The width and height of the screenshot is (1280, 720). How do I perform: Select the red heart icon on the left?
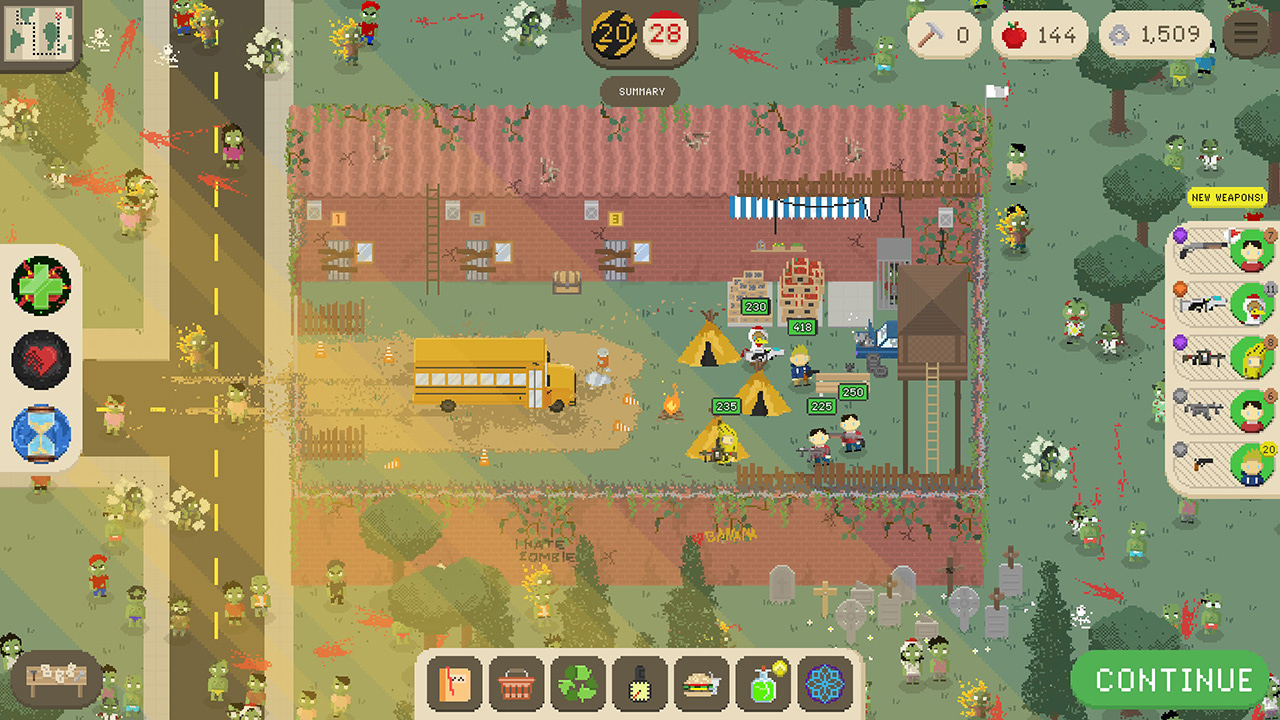[x=42, y=360]
